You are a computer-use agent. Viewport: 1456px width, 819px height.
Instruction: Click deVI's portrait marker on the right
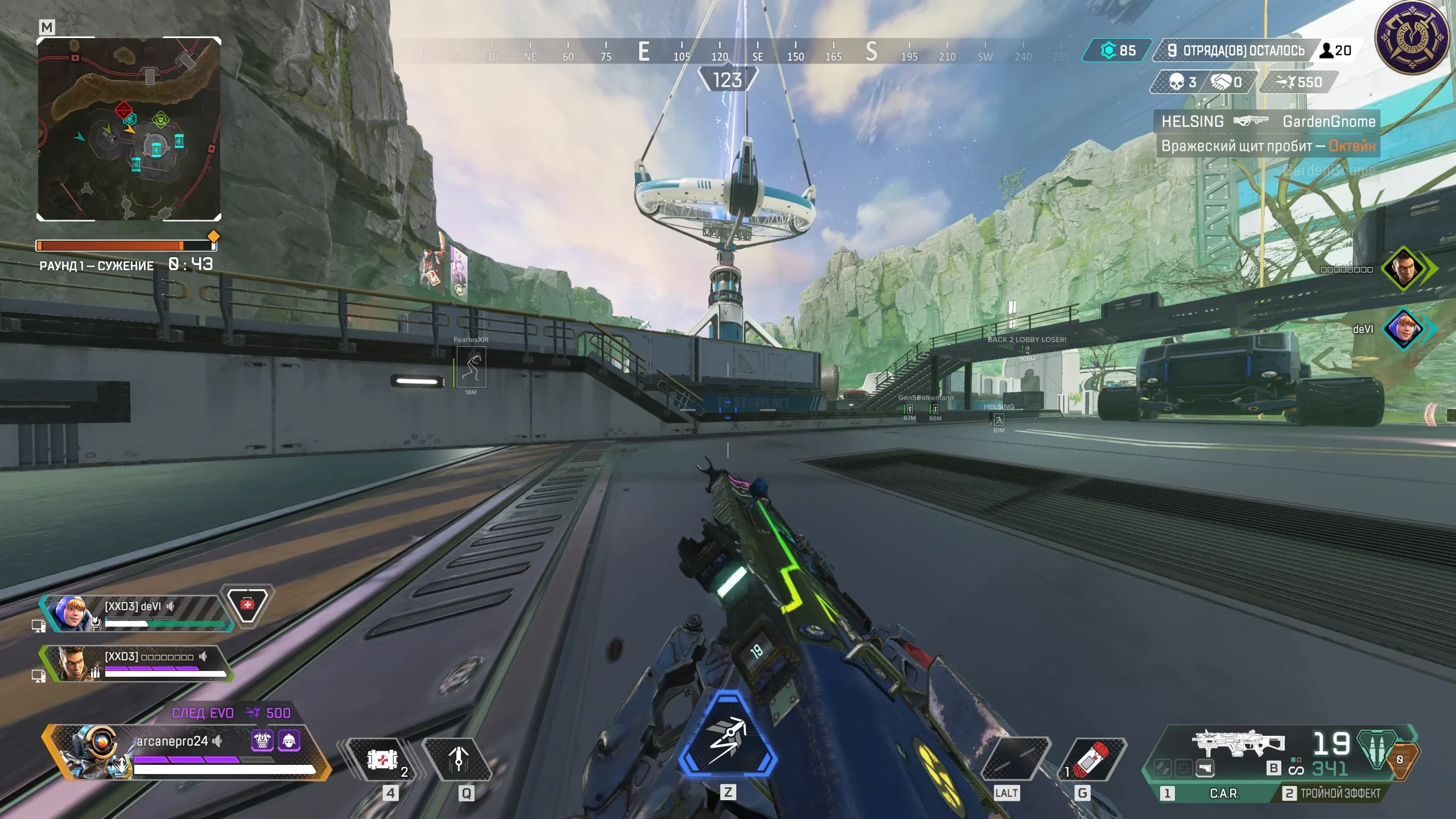1404,329
